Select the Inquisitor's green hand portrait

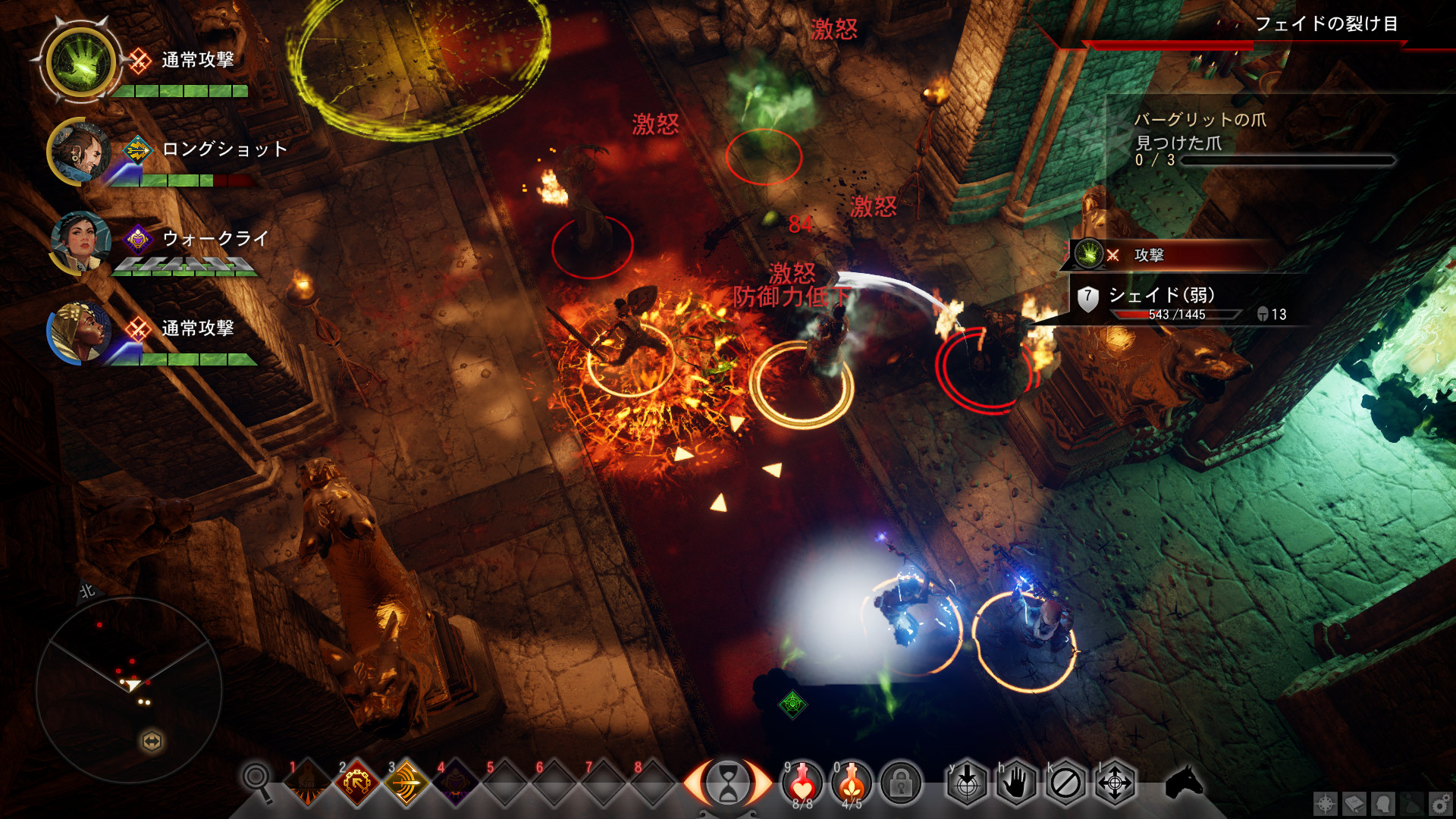tap(80, 62)
